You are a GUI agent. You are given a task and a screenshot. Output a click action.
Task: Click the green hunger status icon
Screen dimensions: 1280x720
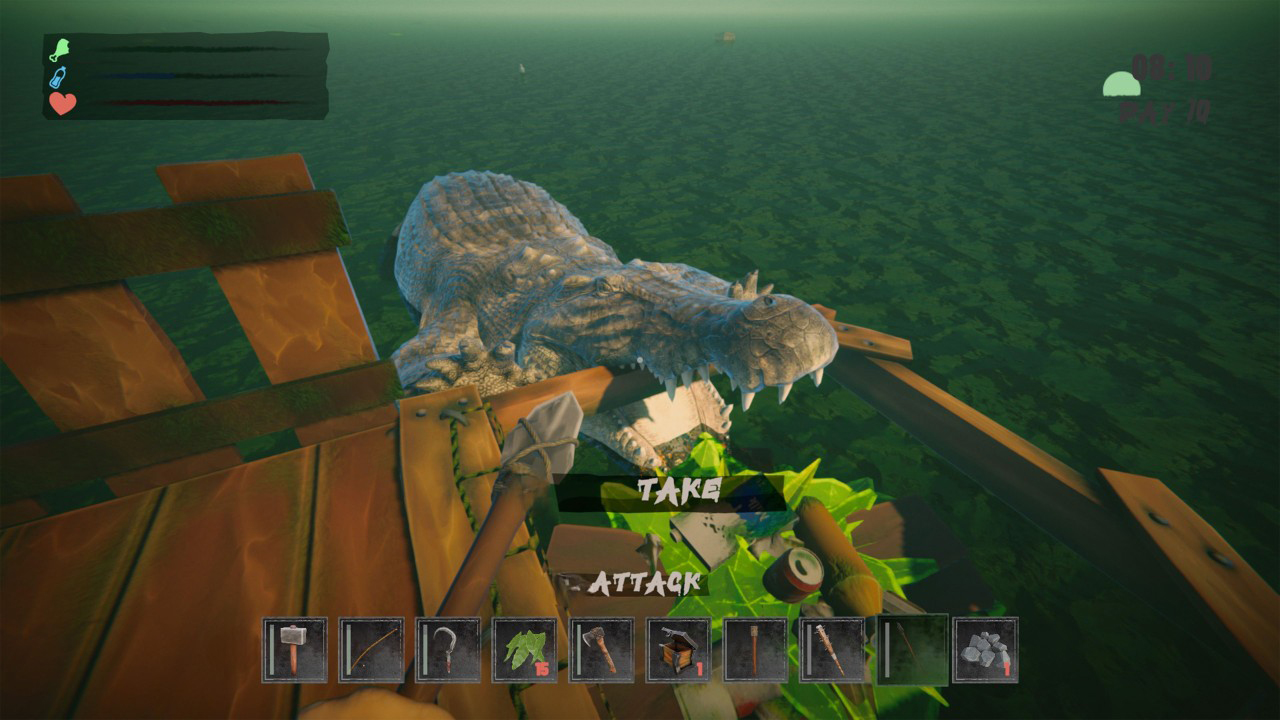click(x=59, y=50)
